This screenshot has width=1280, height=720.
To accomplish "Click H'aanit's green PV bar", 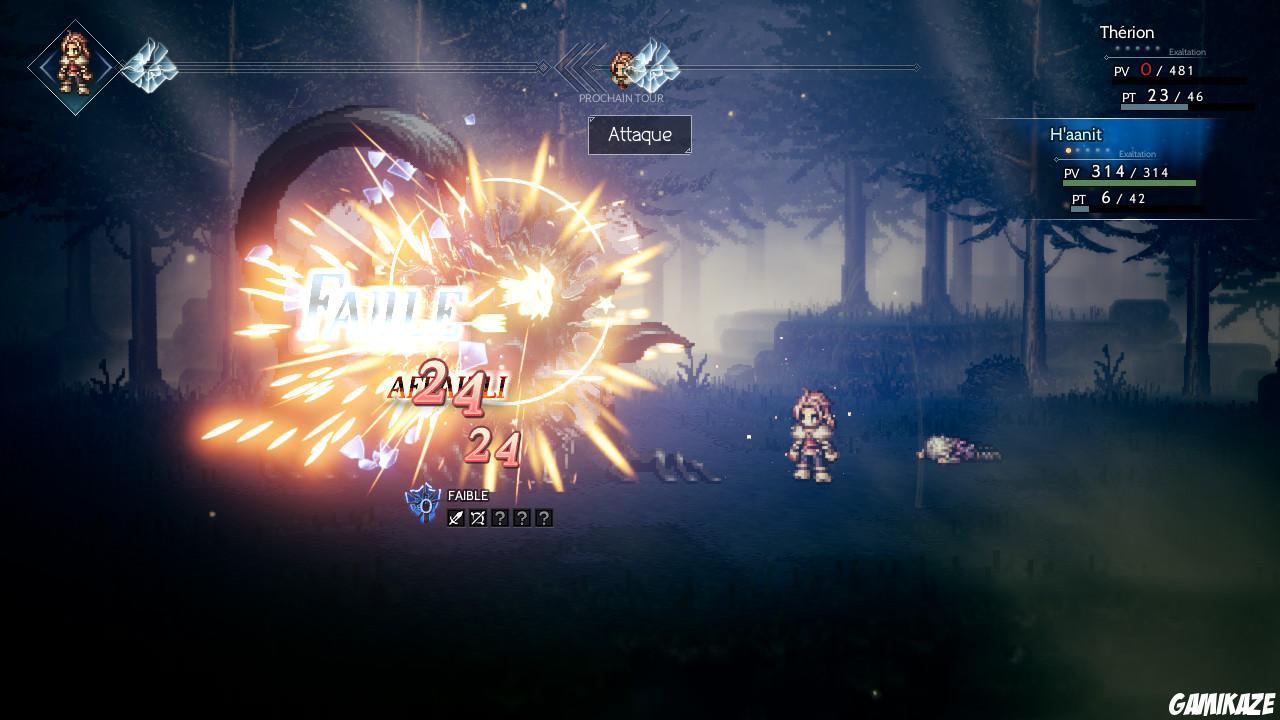I will (x=1130, y=182).
